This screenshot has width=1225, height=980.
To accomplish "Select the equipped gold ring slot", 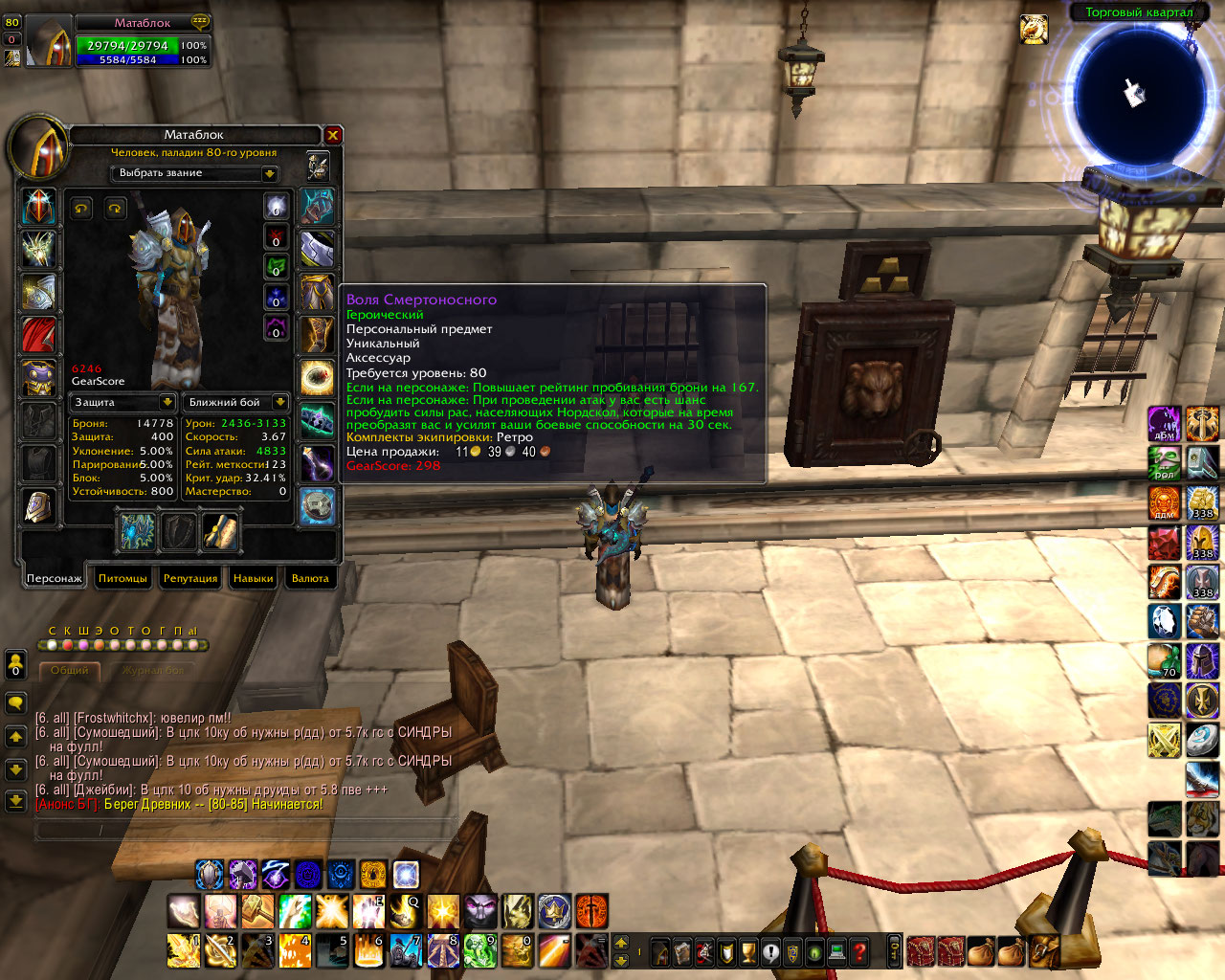I will [x=317, y=377].
